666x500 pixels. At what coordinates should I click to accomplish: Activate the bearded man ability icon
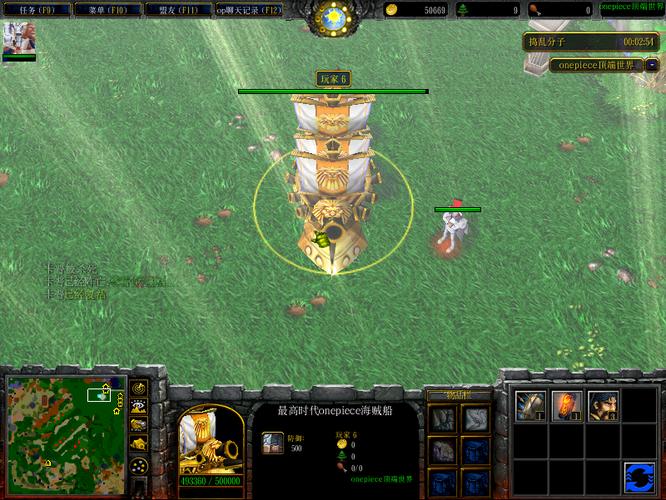pyautogui.click(x=602, y=405)
